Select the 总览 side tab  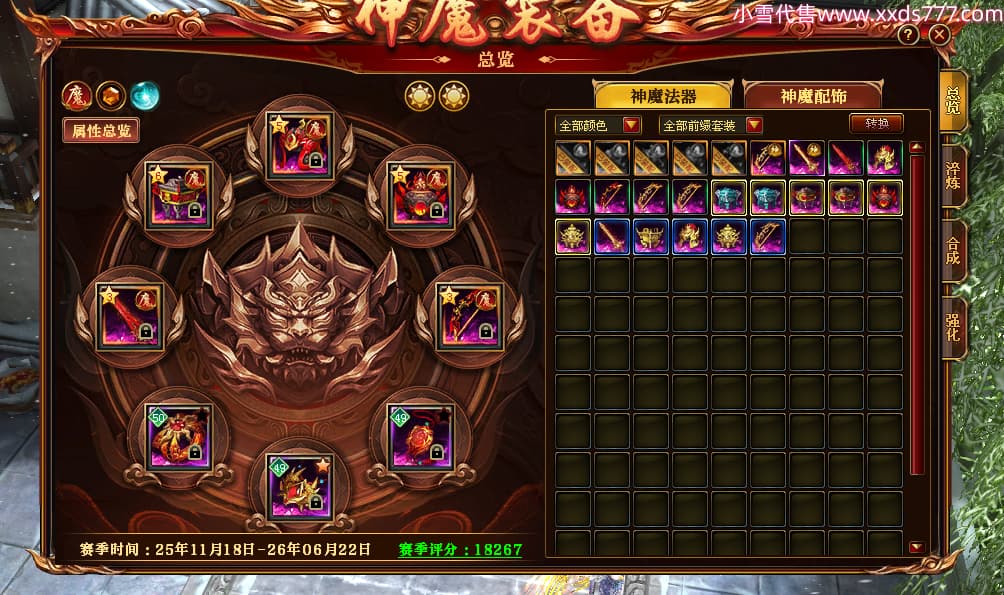tap(953, 103)
